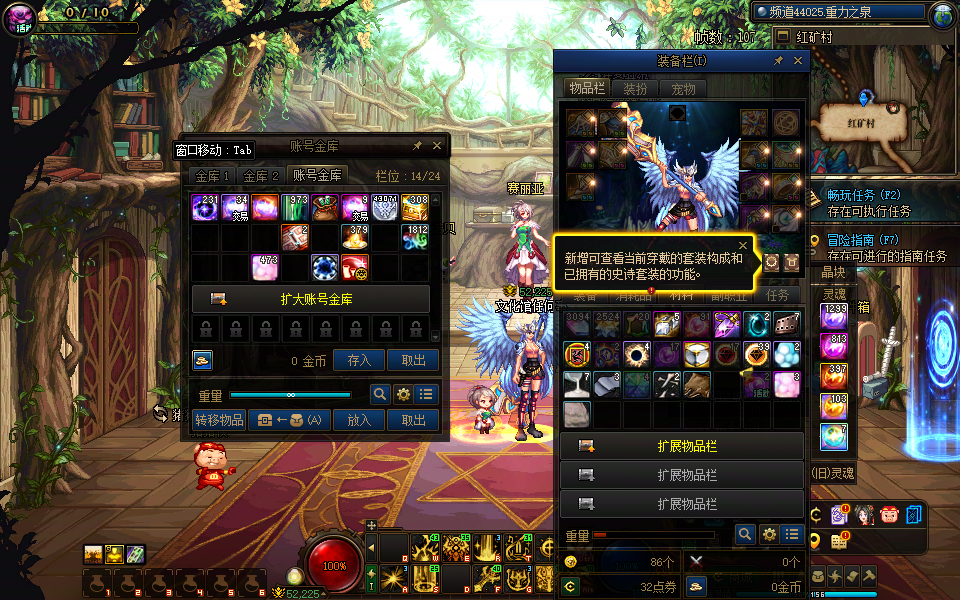Select the treasure sack item in the vault
This screenshot has height=600, width=960.
325,208
